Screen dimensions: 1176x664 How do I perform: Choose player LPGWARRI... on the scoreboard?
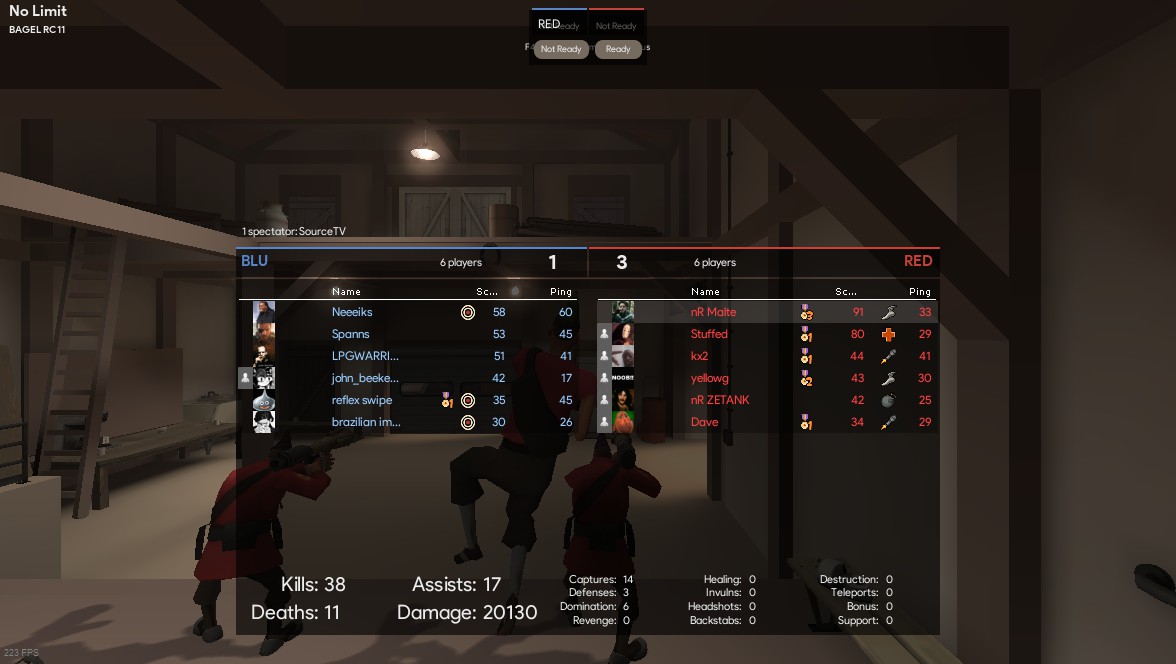pyautogui.click(x=365, y=356)
